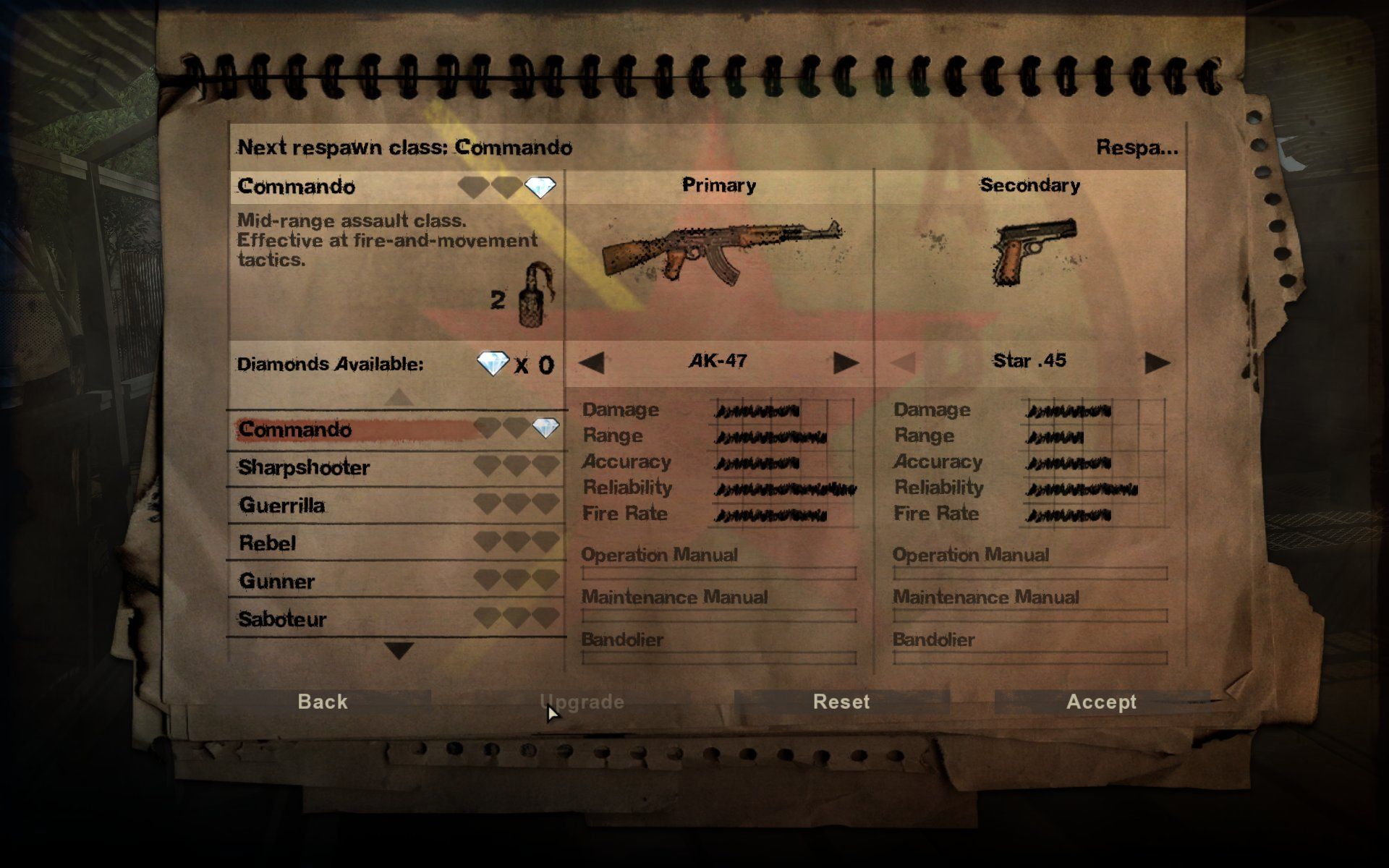Switch to the Secondary weapon panel
The image size is (1389, 868).
(1030, 184)
